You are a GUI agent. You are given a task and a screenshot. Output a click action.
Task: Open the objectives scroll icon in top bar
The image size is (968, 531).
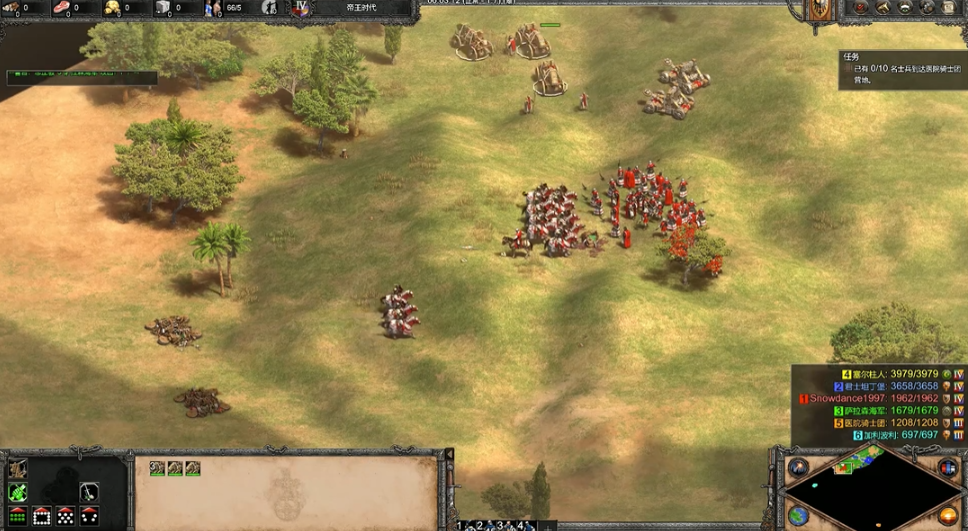(859, 8)
